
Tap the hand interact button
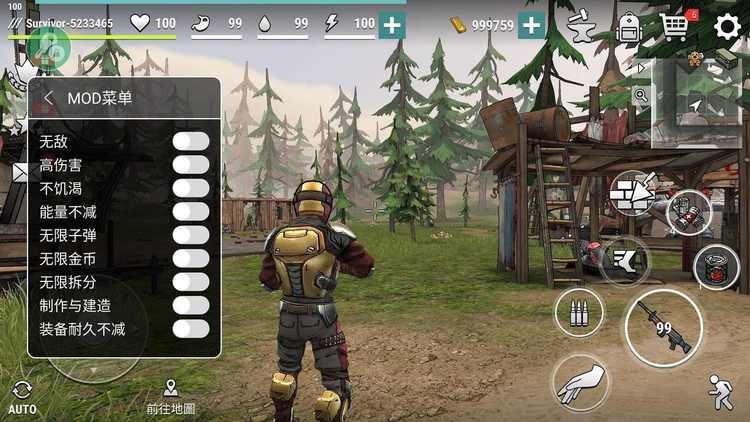click(581, 385)
